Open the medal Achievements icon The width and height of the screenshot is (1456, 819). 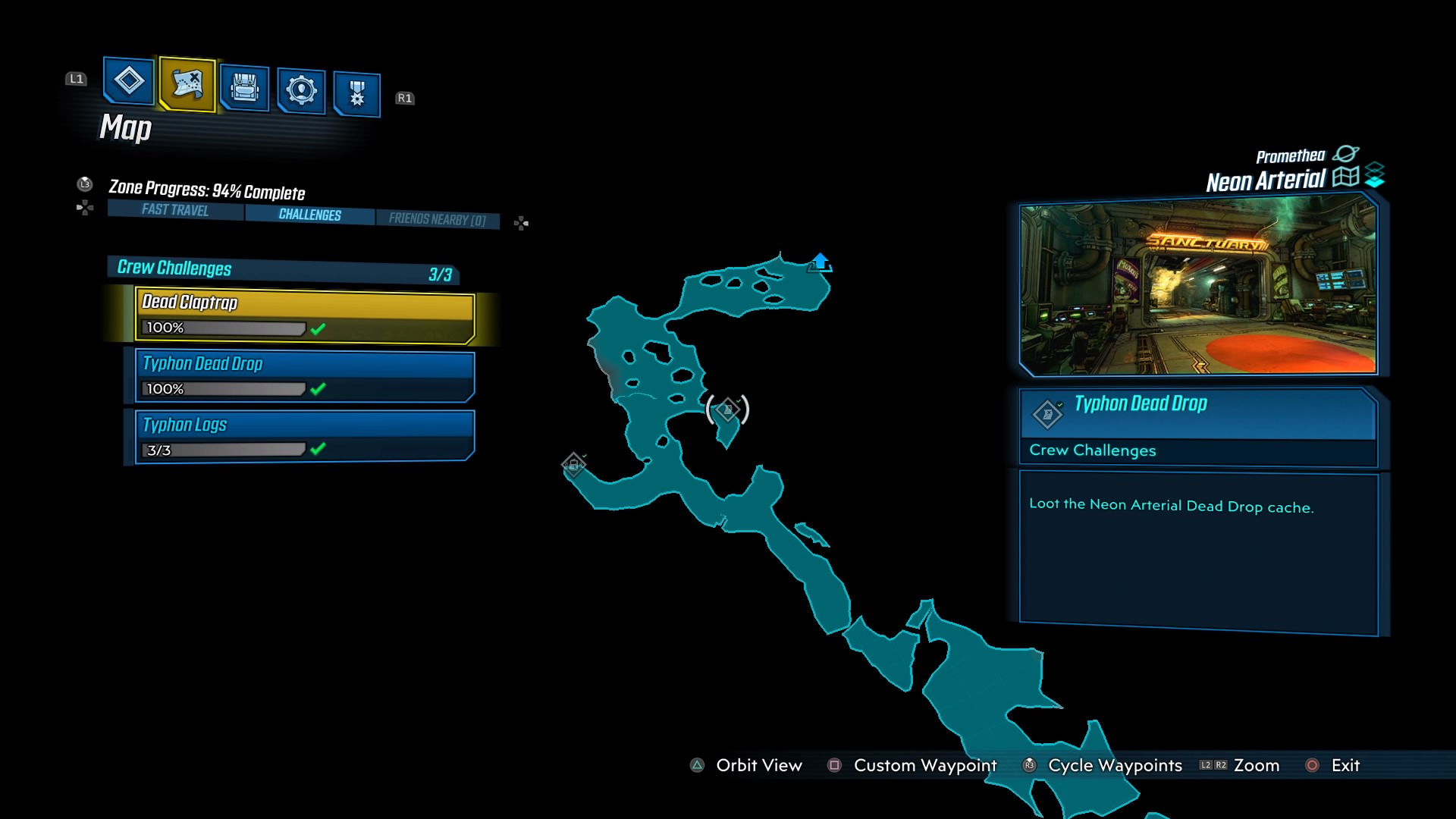[x=356, y=91]
